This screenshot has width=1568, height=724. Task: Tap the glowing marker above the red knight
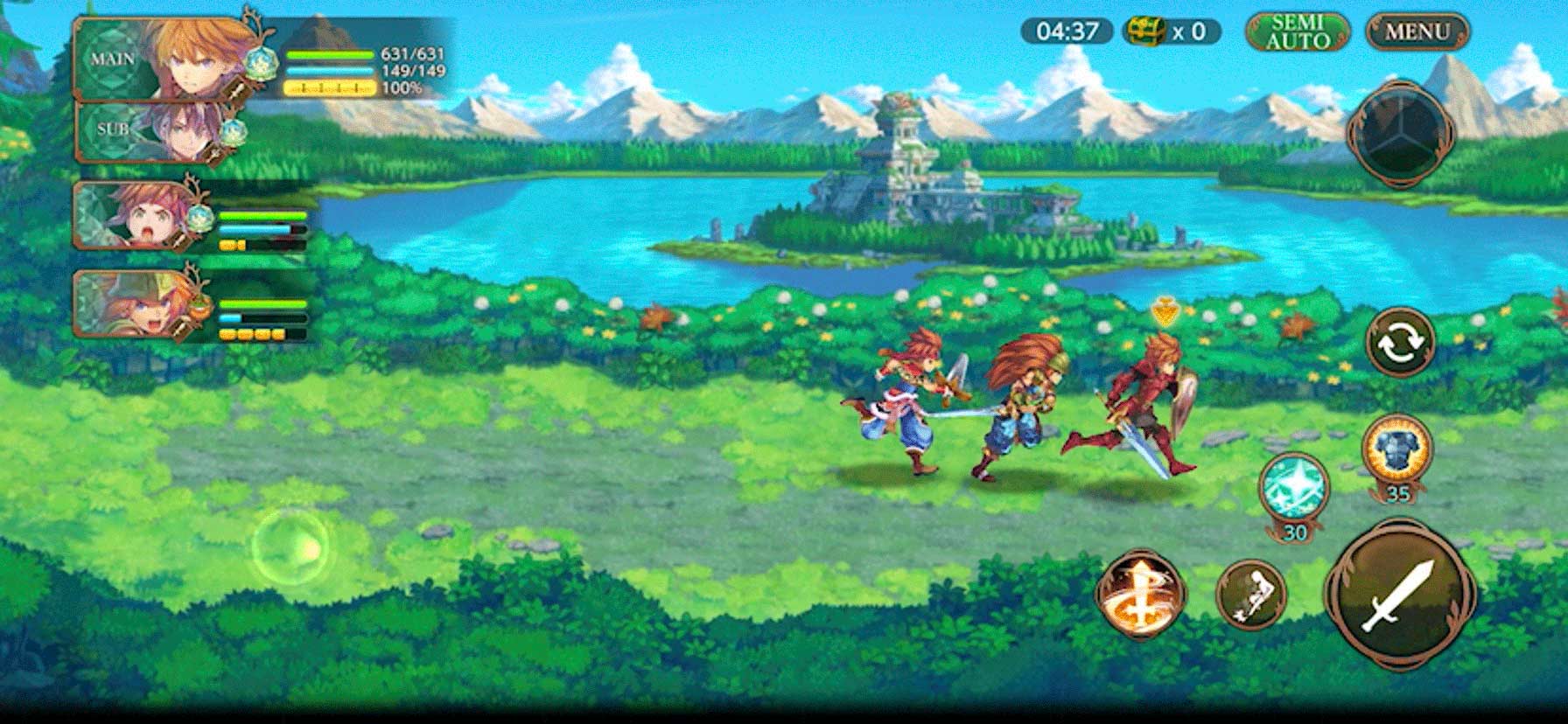click(x=1165, y=310)
